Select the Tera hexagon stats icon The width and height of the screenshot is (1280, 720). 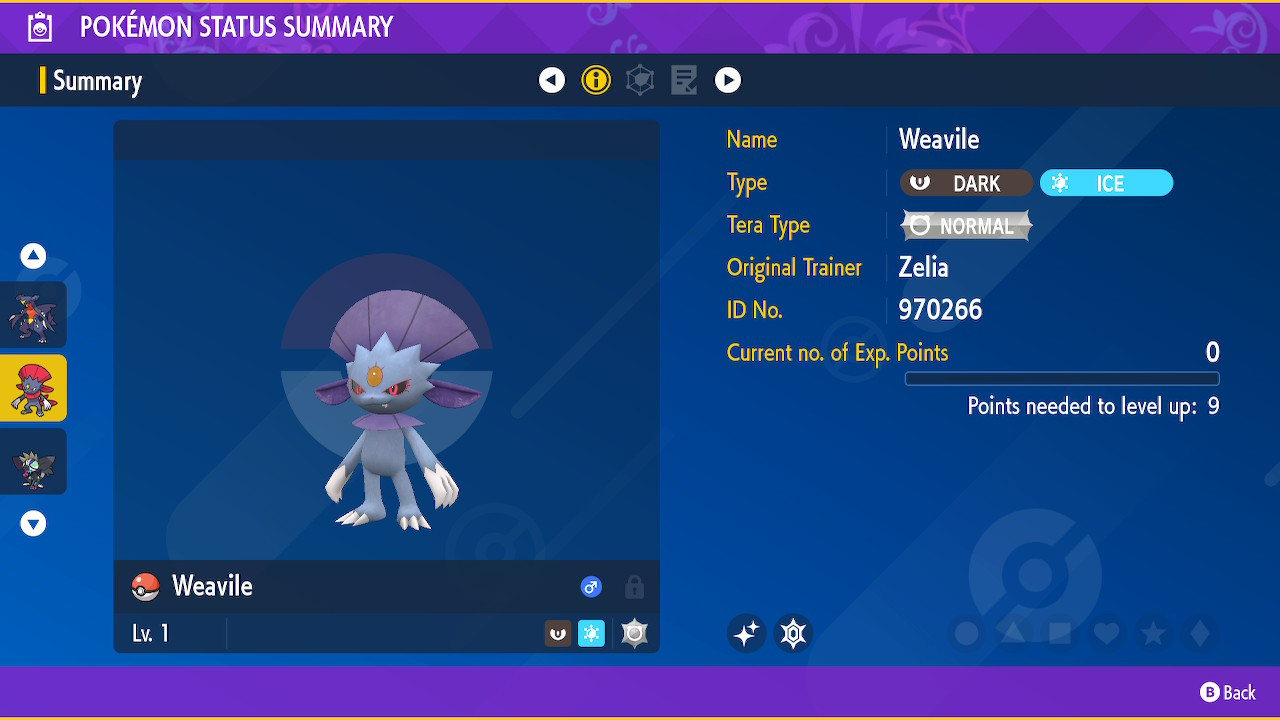tap(640, 80)
